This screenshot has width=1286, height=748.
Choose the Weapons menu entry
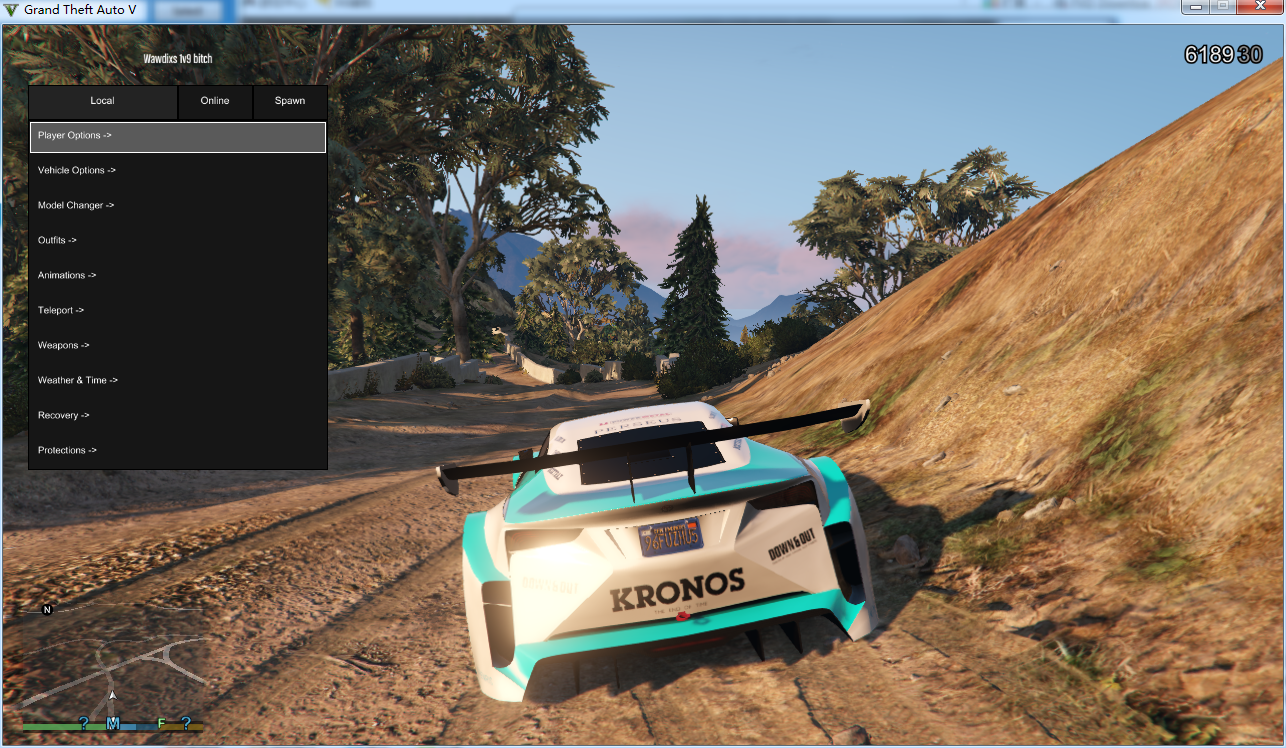point(177,346)
